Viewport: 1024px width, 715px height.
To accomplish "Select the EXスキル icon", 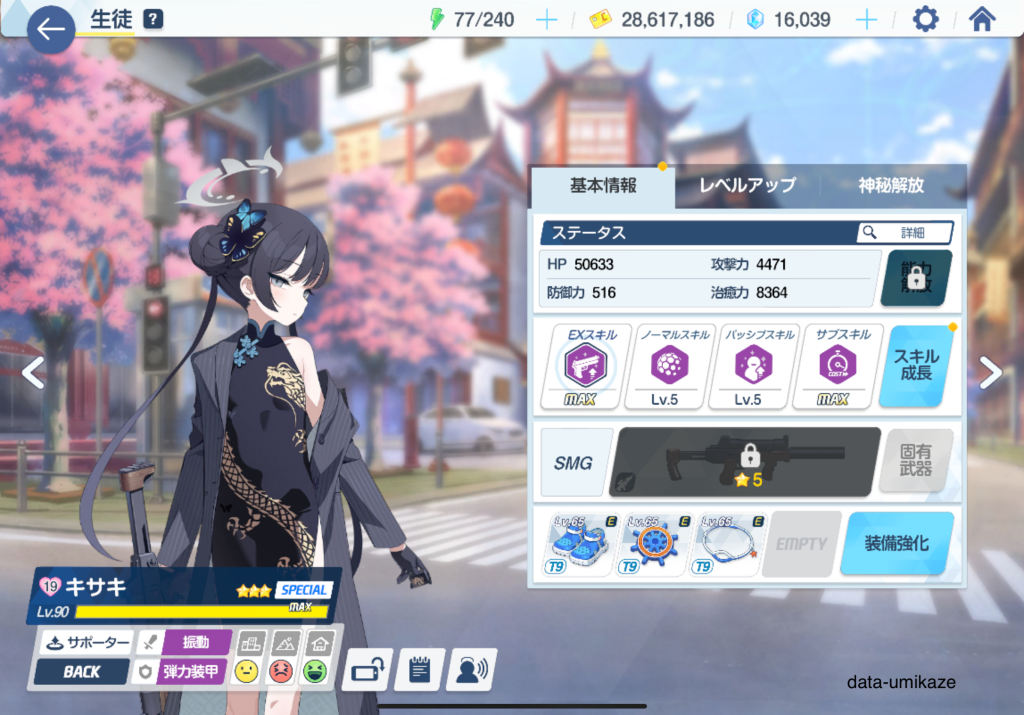I will (x=579, y=367).
